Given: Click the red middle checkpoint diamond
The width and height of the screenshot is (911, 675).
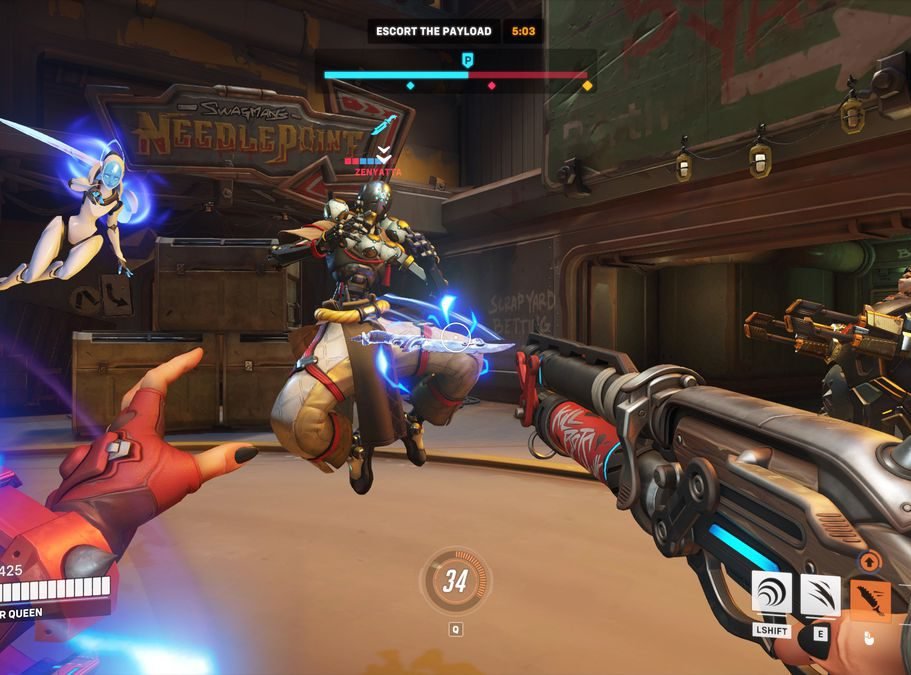Looking at the screenshot, I should click(491, 86).
